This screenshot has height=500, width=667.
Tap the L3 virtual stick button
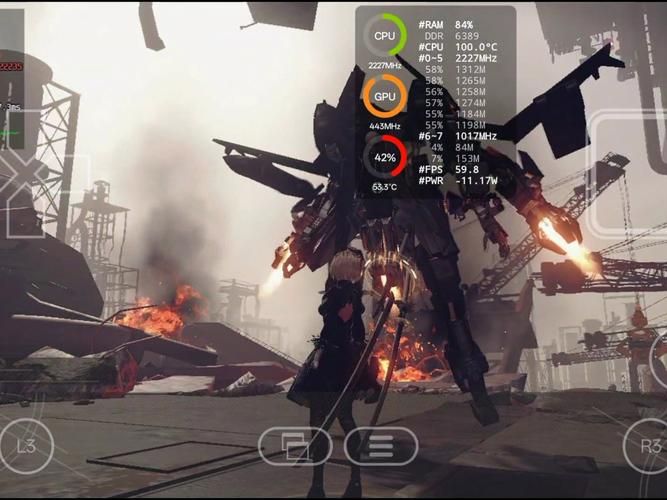click(26, 446)
